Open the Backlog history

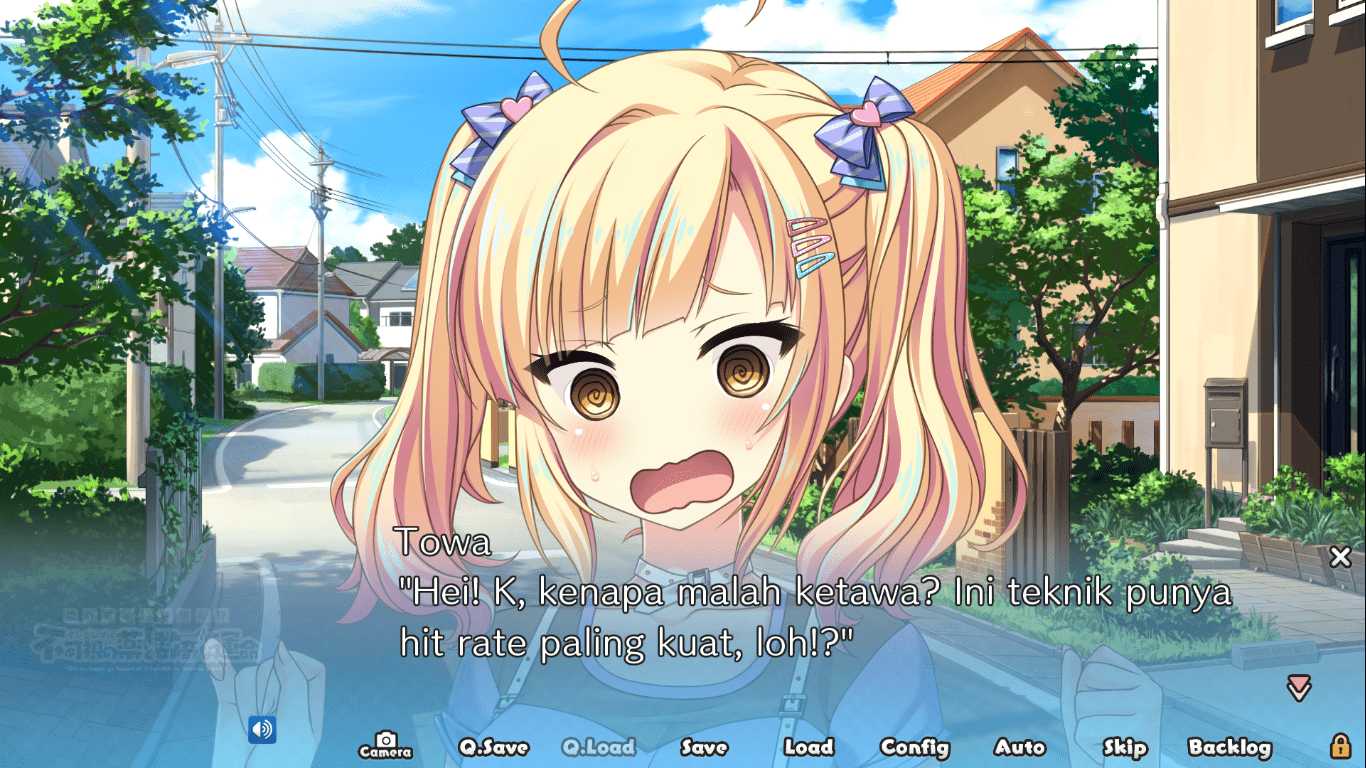click(x=1229, y=747)
